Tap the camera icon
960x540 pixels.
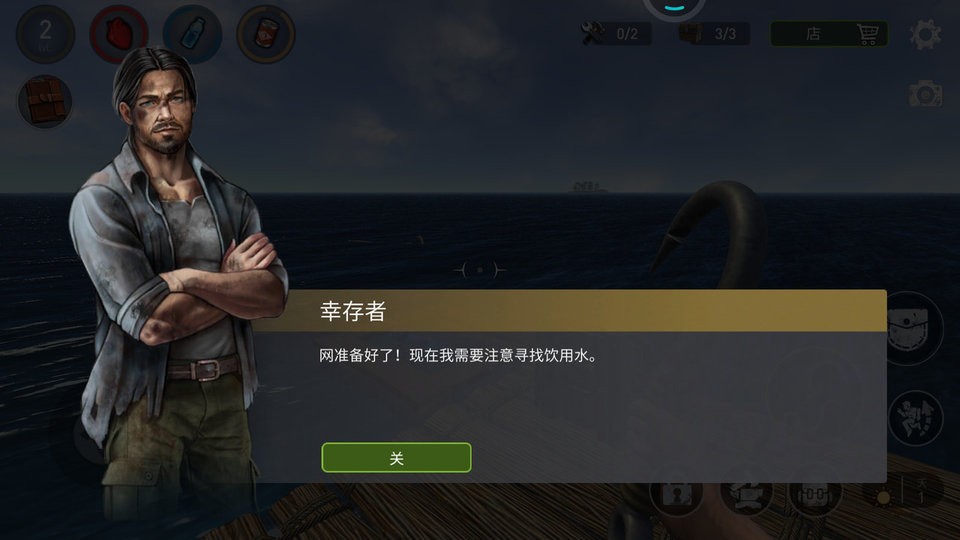925,95
